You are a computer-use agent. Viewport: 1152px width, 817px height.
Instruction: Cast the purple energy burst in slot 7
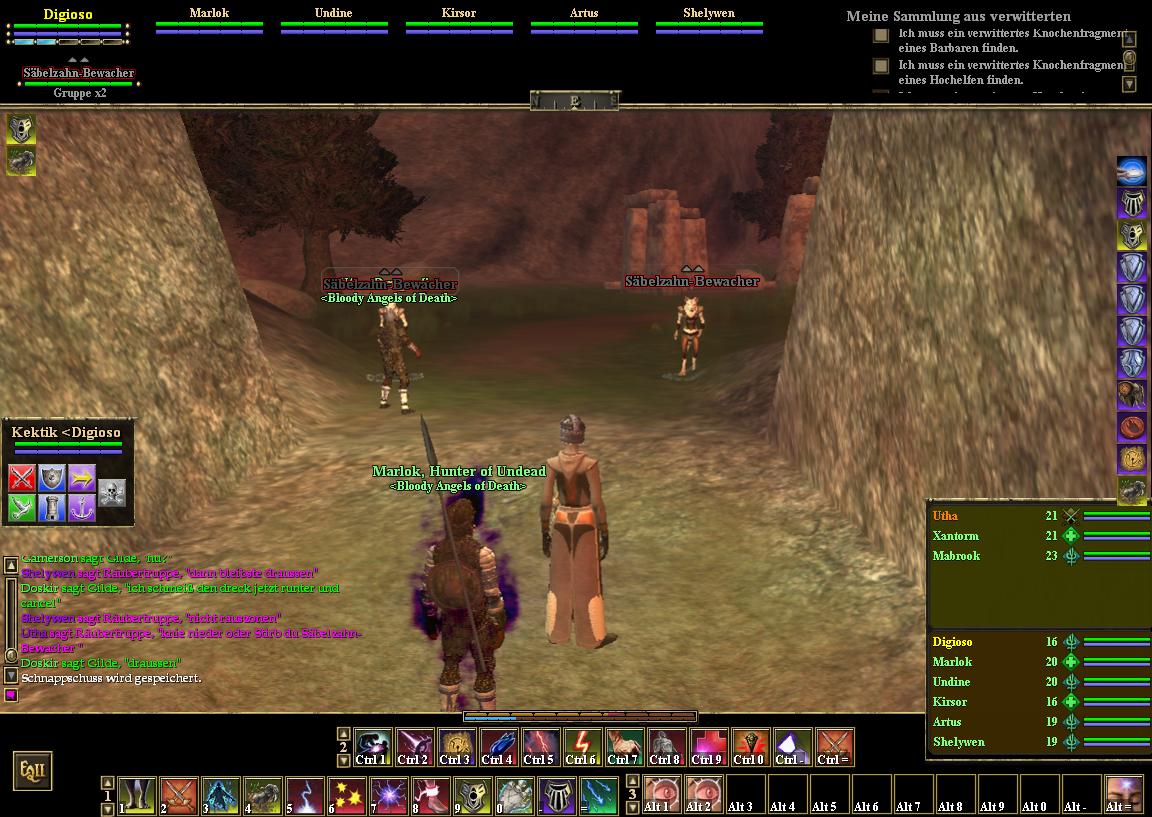coord(389,796)
